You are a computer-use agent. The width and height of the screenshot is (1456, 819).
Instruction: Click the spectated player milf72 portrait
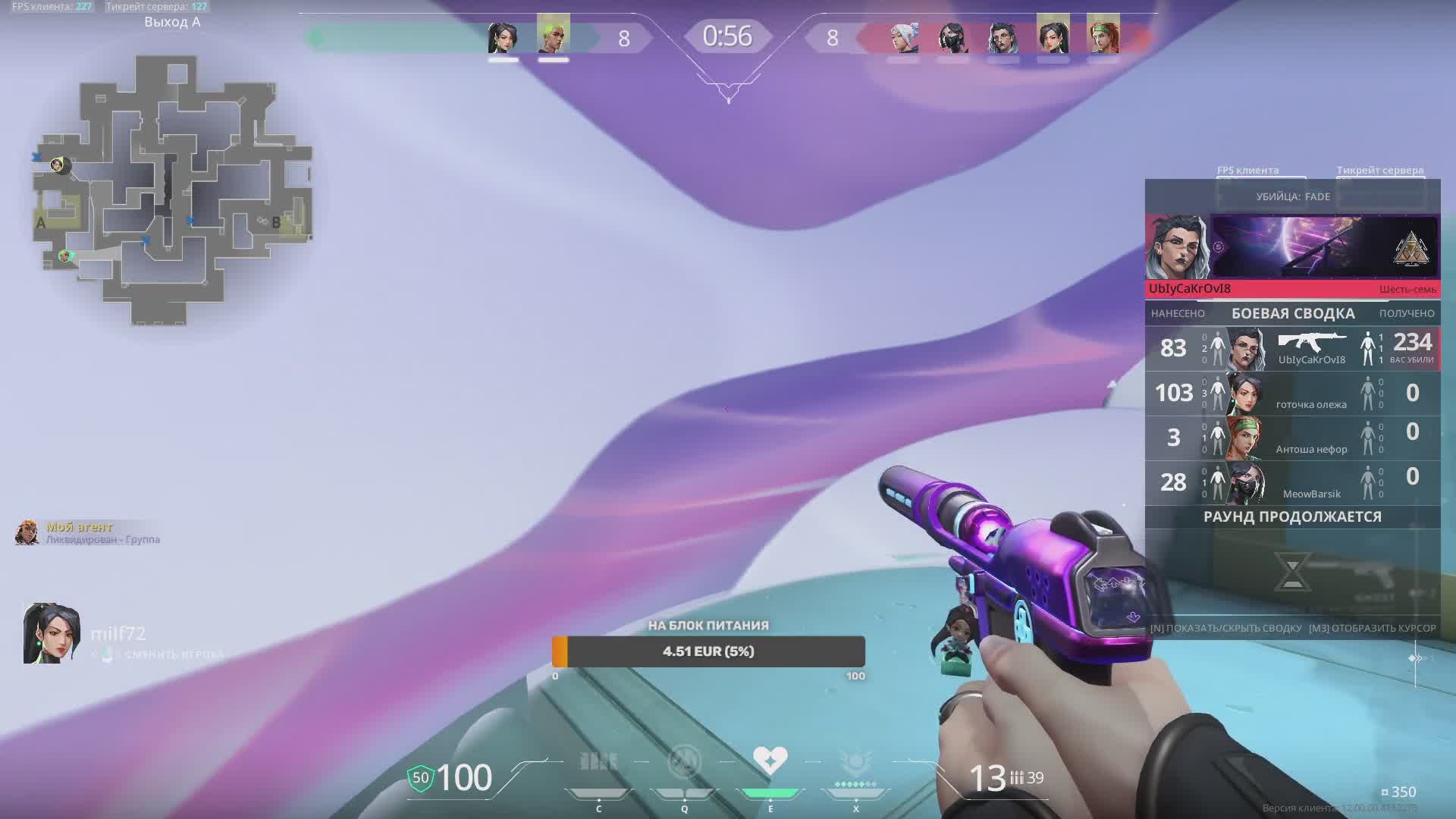click(x=51, y=634)
